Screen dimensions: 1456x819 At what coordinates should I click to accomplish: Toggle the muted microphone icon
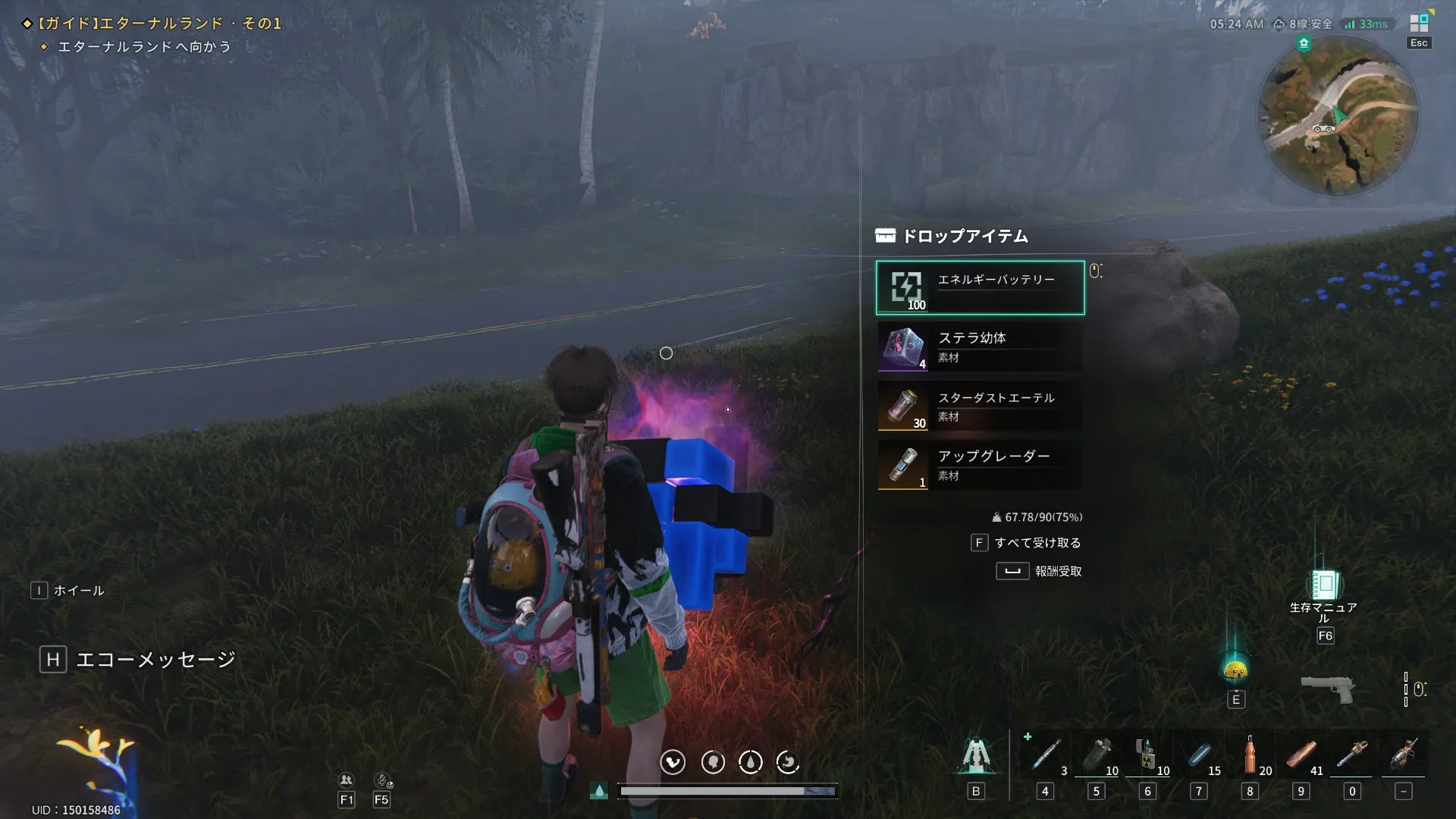click(x=382, y=780)
